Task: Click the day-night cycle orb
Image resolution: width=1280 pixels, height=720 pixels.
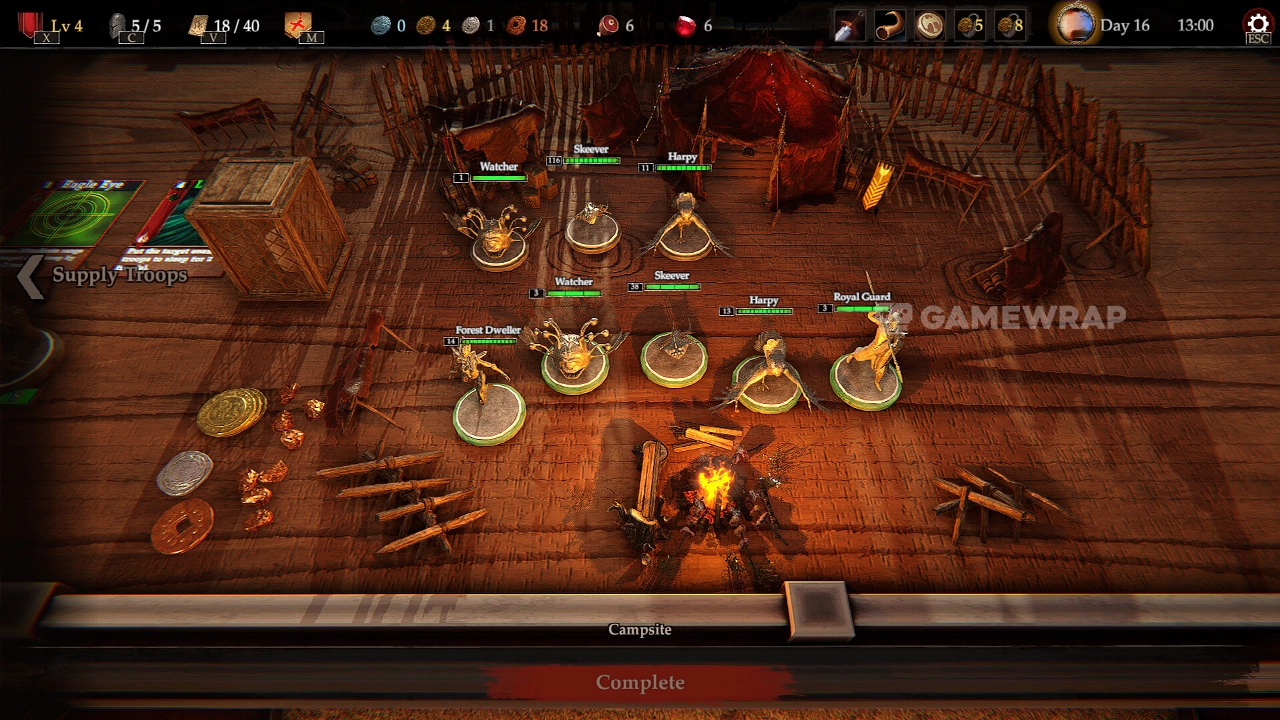Action: click(x=1076, y=25)
